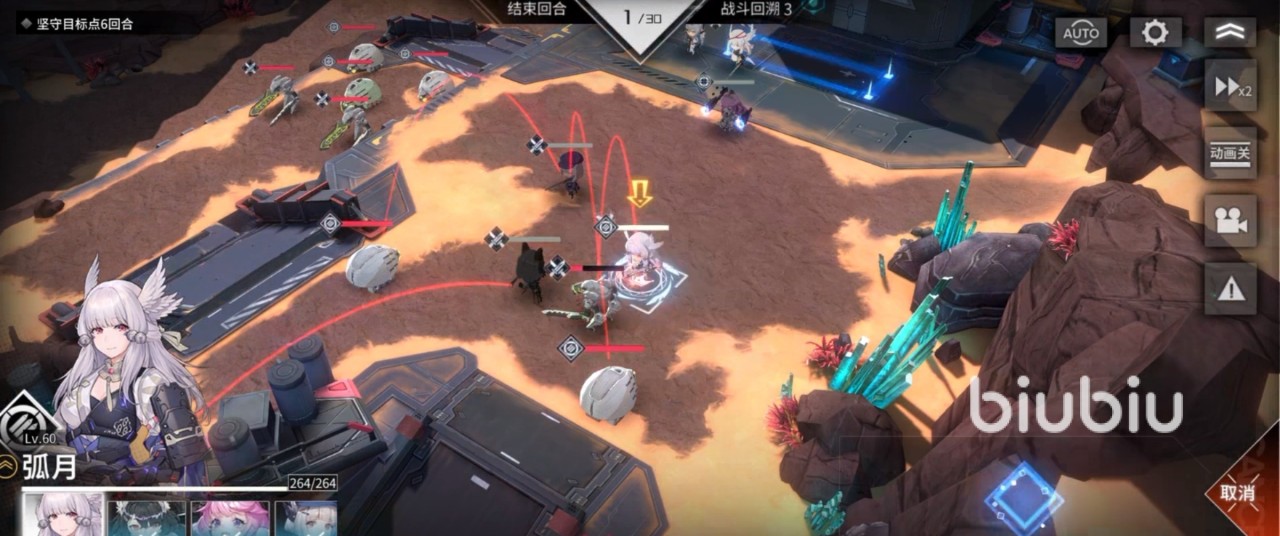The image size is (1280, 536).
Task: Select the white-haired 弧月 portrait
Action: pos(63,516)
